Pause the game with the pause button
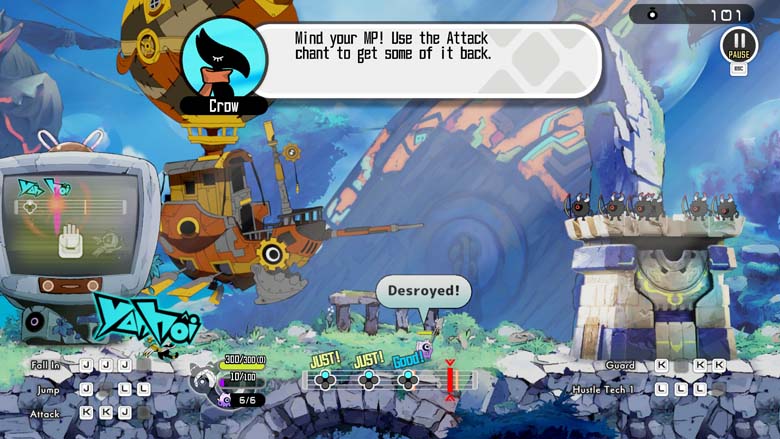Image resolution: width=780 pixels, height=439 pixels. click(x=739, y=45)
